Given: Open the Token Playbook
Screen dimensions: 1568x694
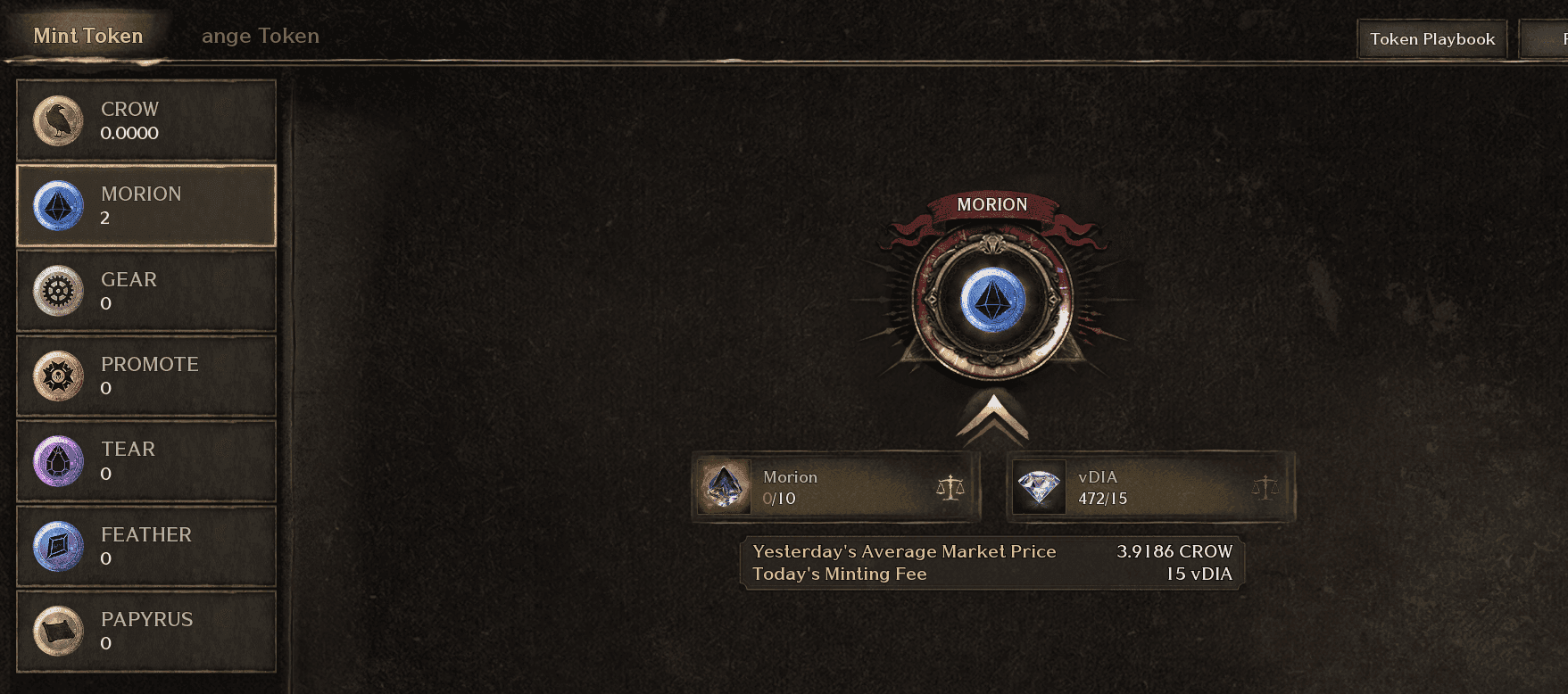Looking at the screenshot, I should [x=1431, y=38].
